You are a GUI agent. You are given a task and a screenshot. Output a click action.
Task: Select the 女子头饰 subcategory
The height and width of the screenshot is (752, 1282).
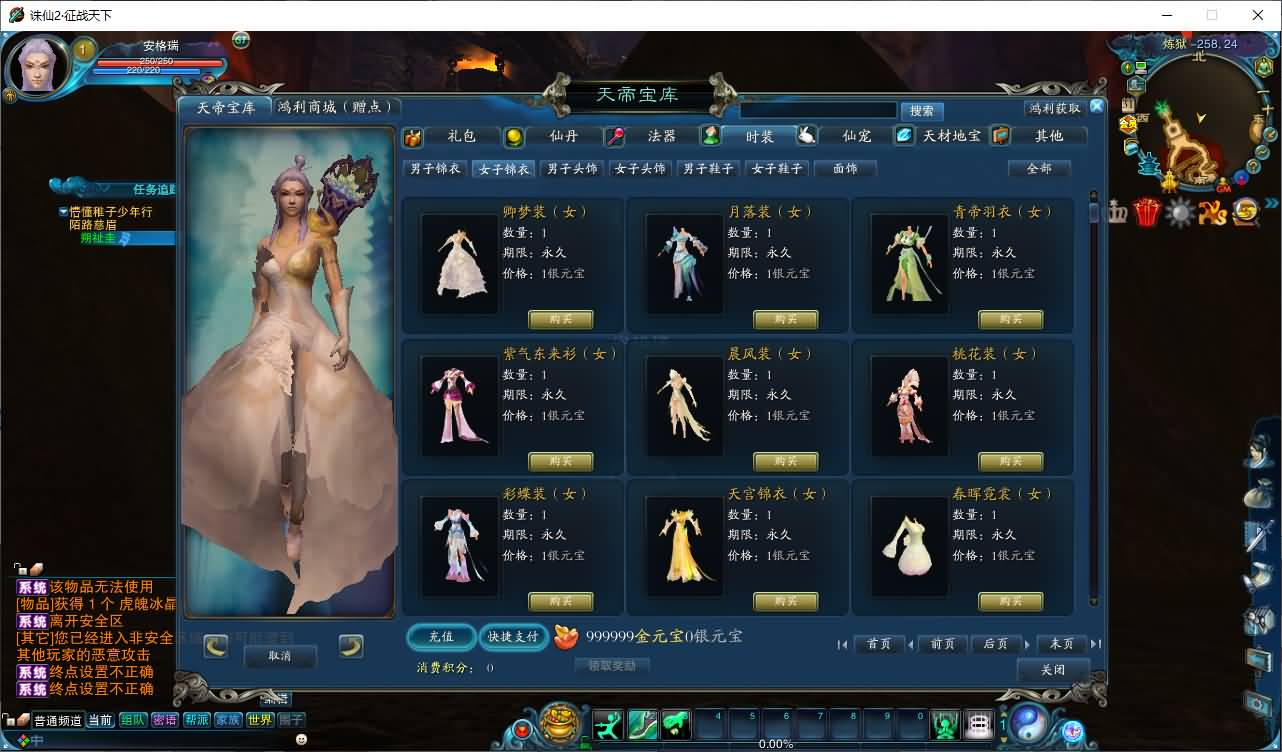click(x=639, y=169)
